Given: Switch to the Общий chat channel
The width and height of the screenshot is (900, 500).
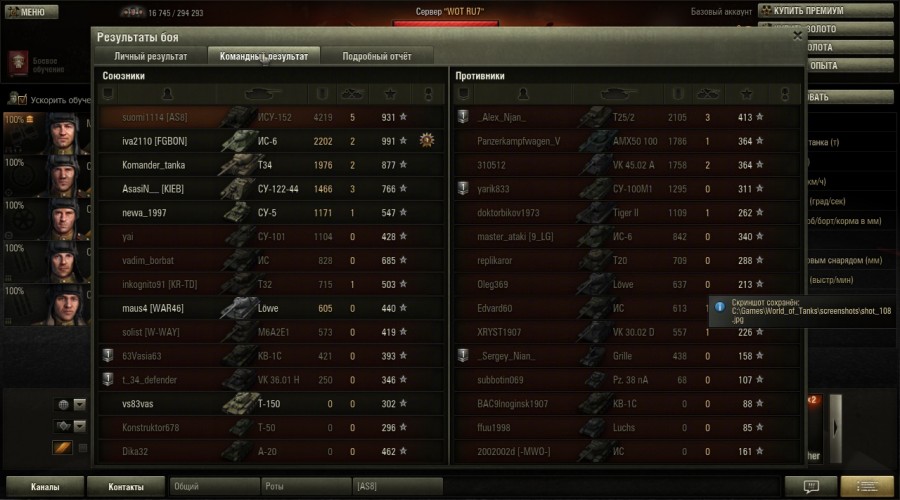Looking at the screenshot, I should pyautogui.click(x=213, y=487).
